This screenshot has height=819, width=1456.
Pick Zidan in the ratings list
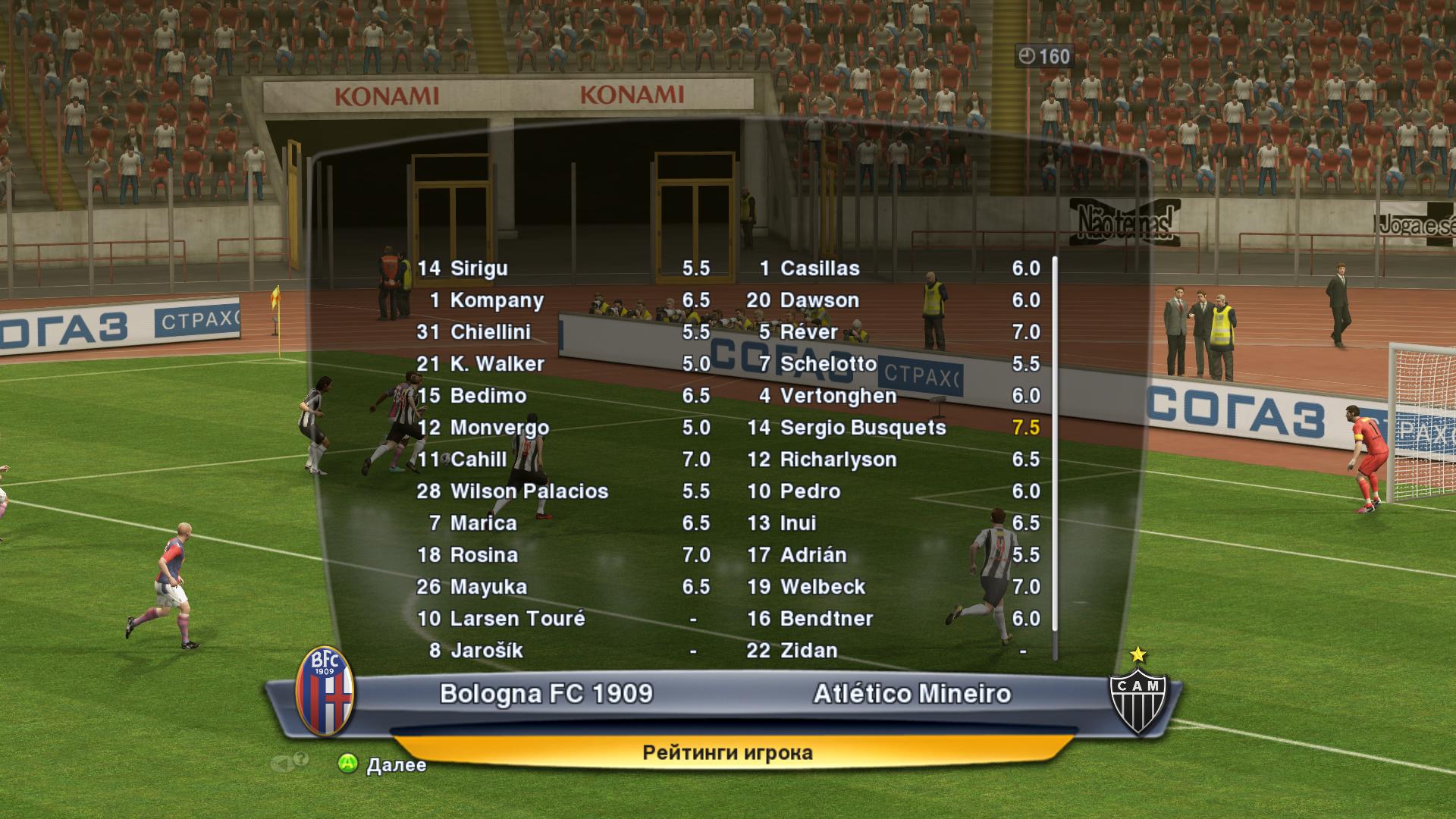(892, 651)
